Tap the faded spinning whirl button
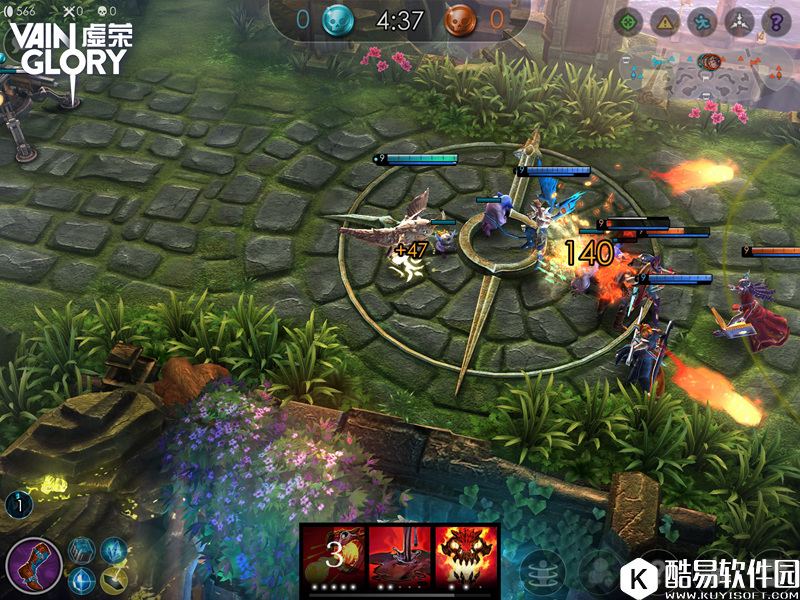 (x=542, y=571)
